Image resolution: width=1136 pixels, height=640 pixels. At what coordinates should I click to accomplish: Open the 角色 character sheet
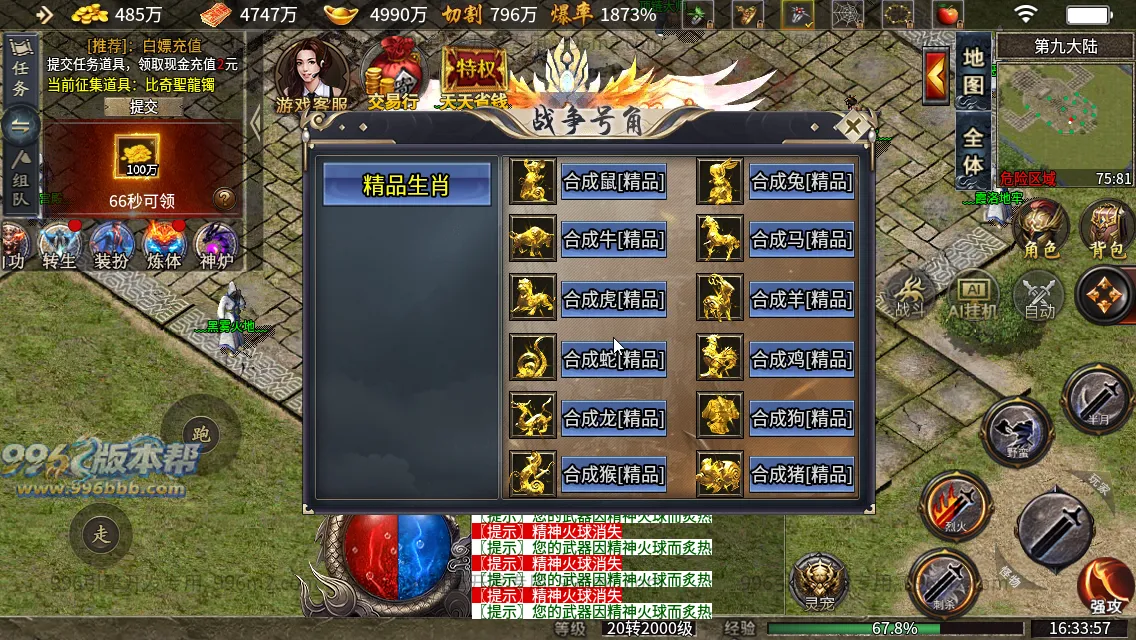pos(1040,231)
